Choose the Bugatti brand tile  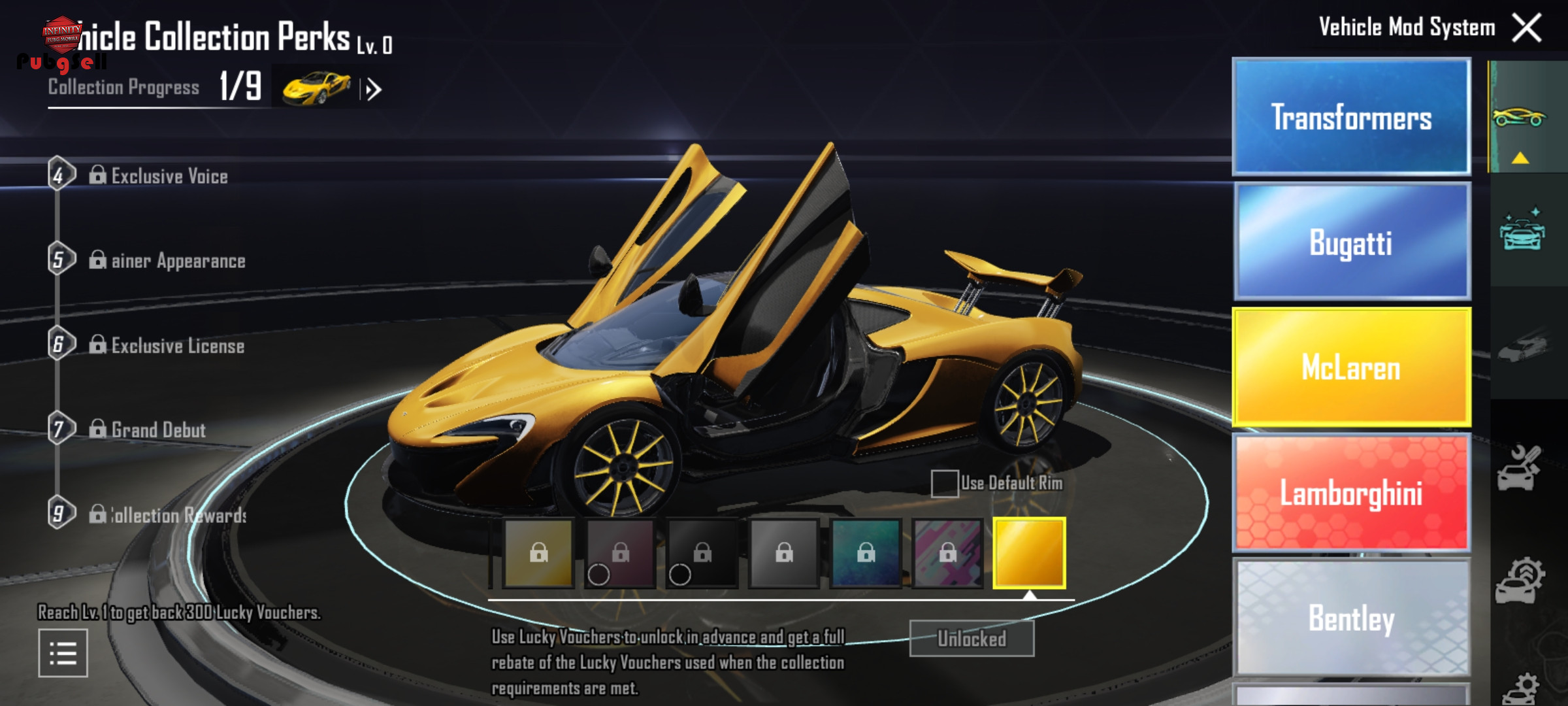[x=1351, y=242]
